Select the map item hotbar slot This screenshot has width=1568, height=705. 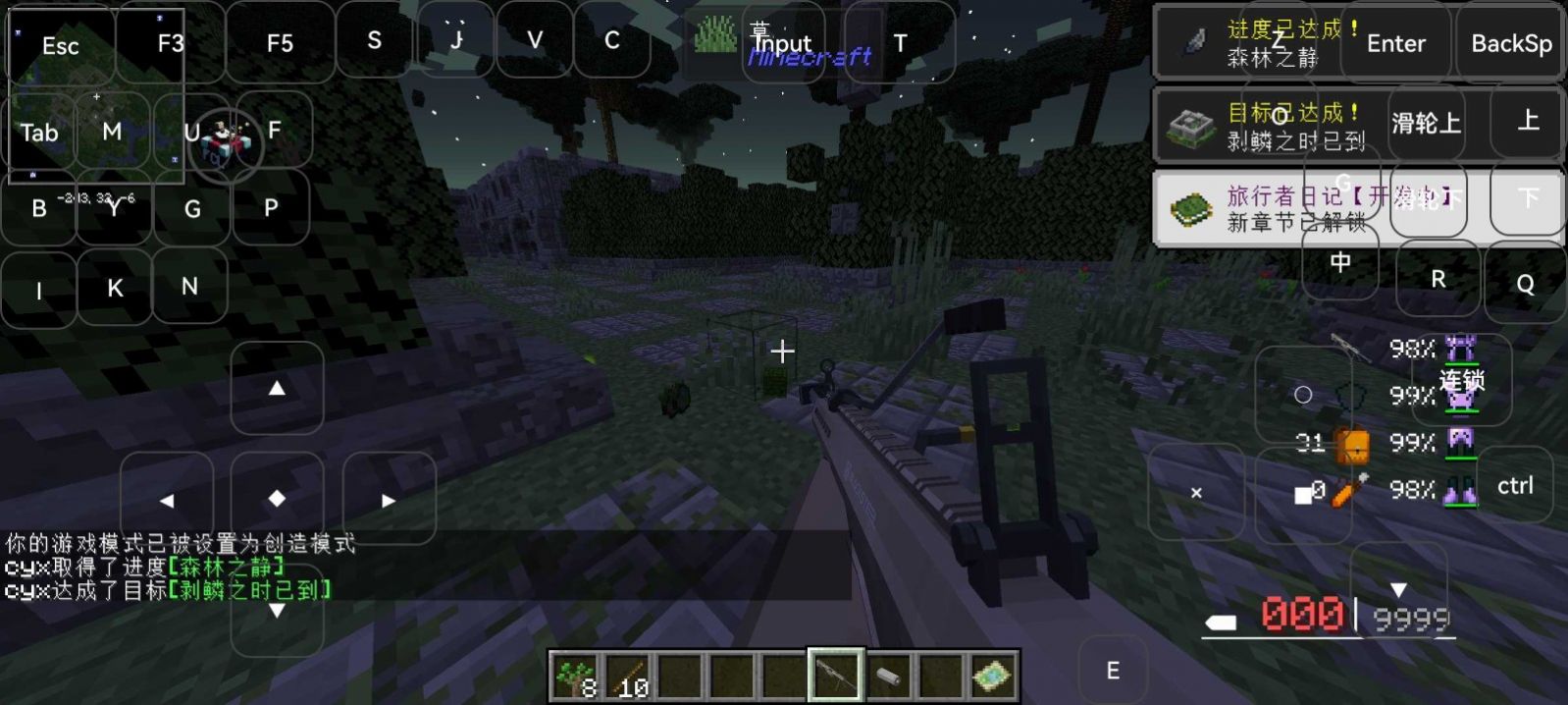[x=992, y=677]
